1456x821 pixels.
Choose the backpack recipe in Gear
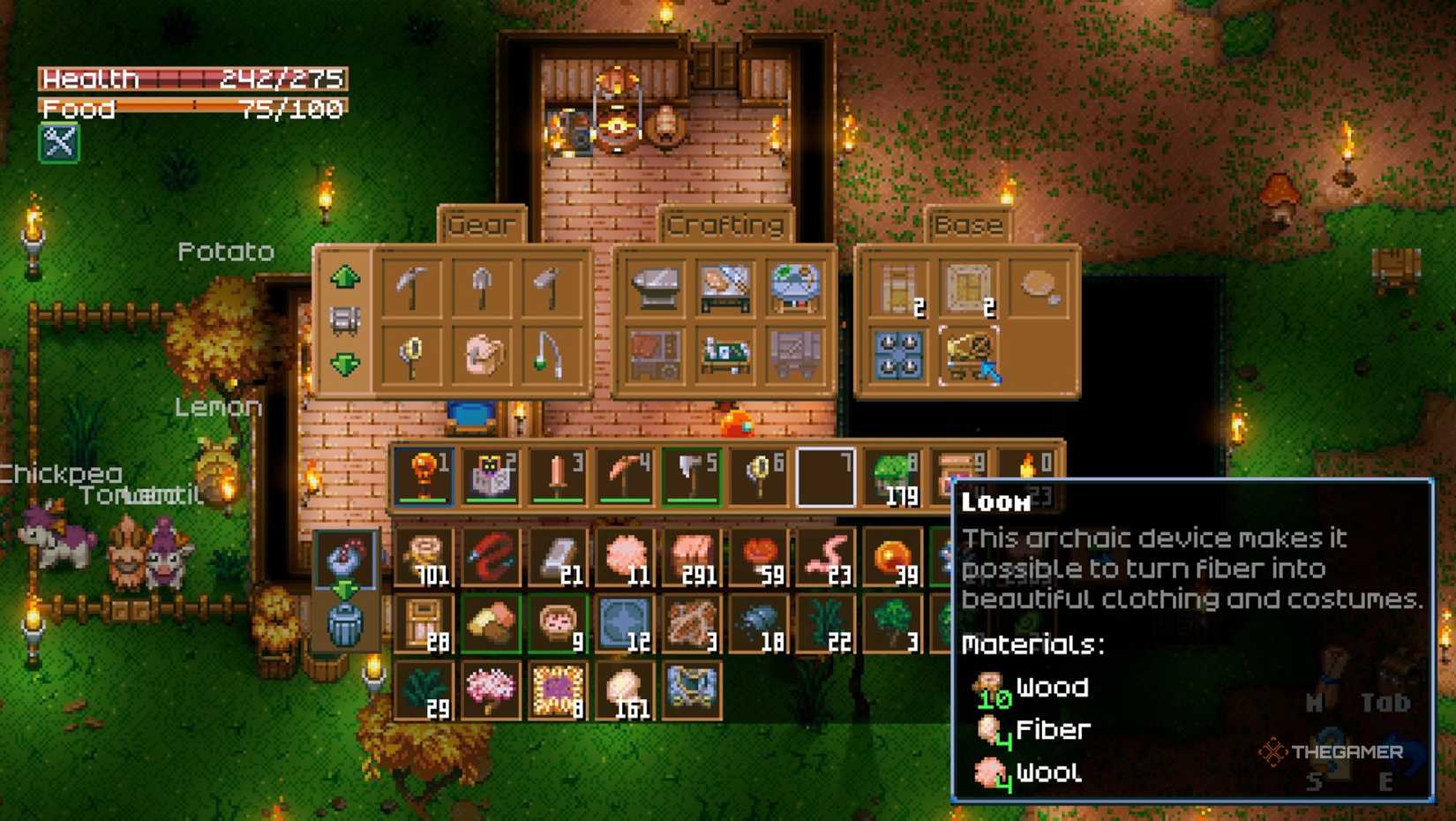click(482, 355)
